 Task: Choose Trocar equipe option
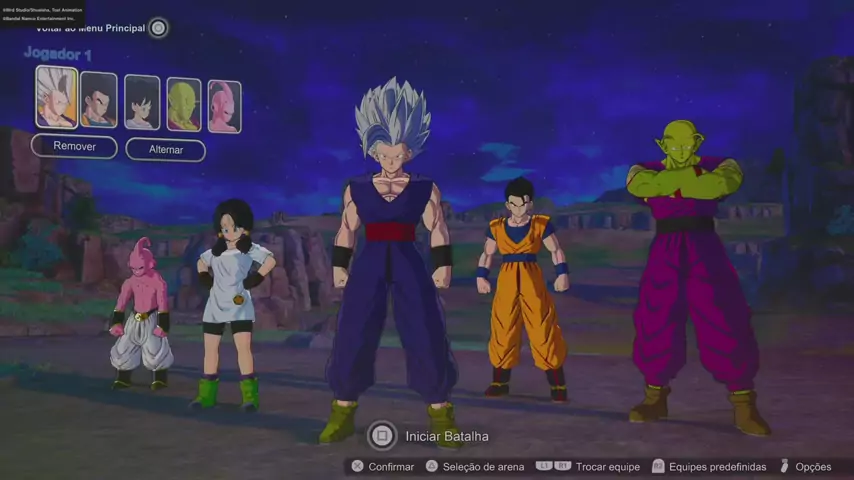pos(598,466)
